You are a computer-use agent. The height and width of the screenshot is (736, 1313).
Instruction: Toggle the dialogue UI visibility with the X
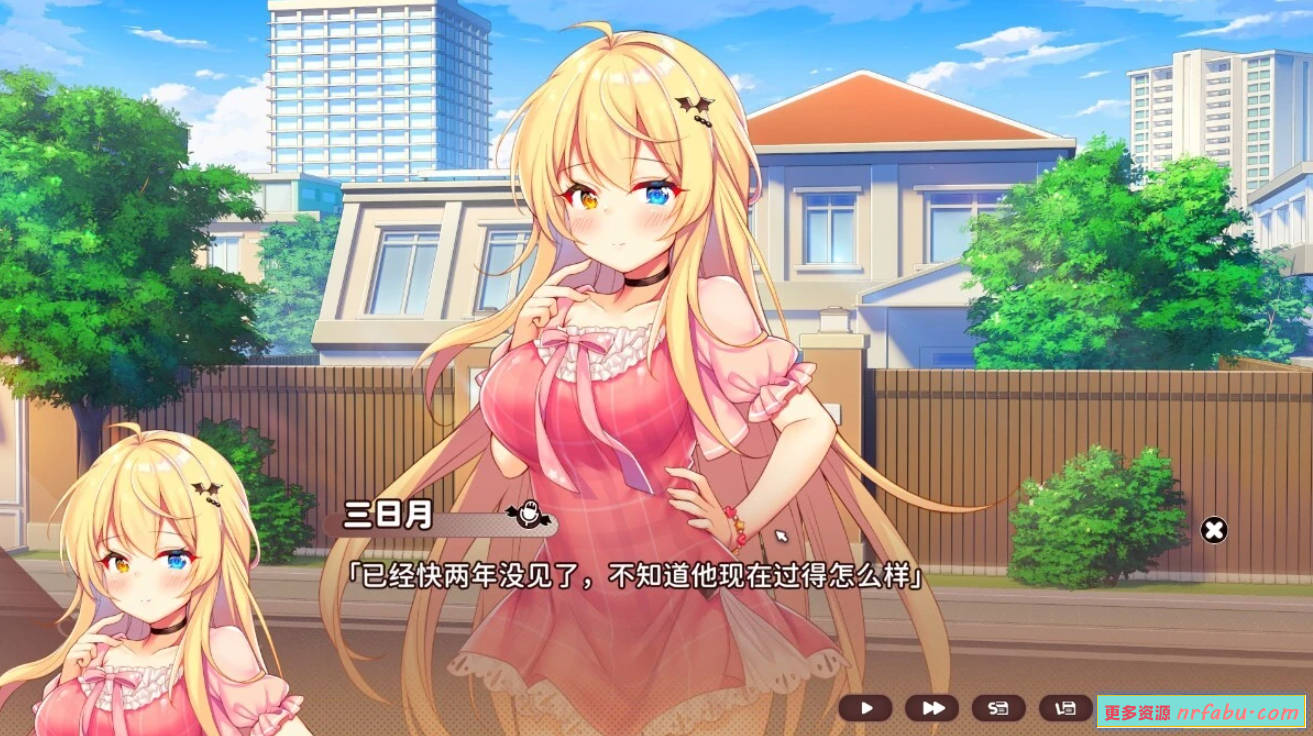click(1215, 530)
